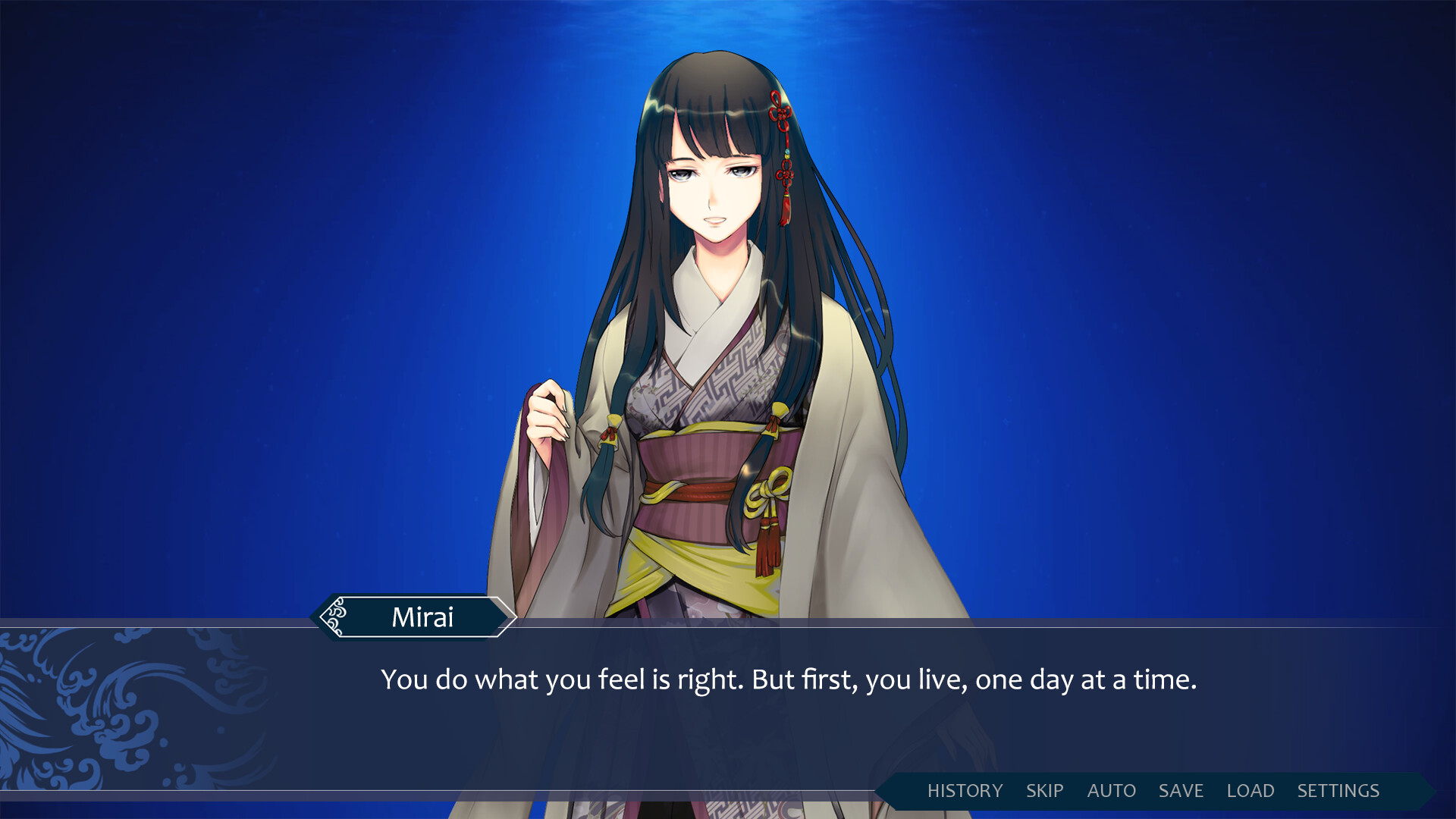Toggle AUTO play mode

(x=1111, y=791)
